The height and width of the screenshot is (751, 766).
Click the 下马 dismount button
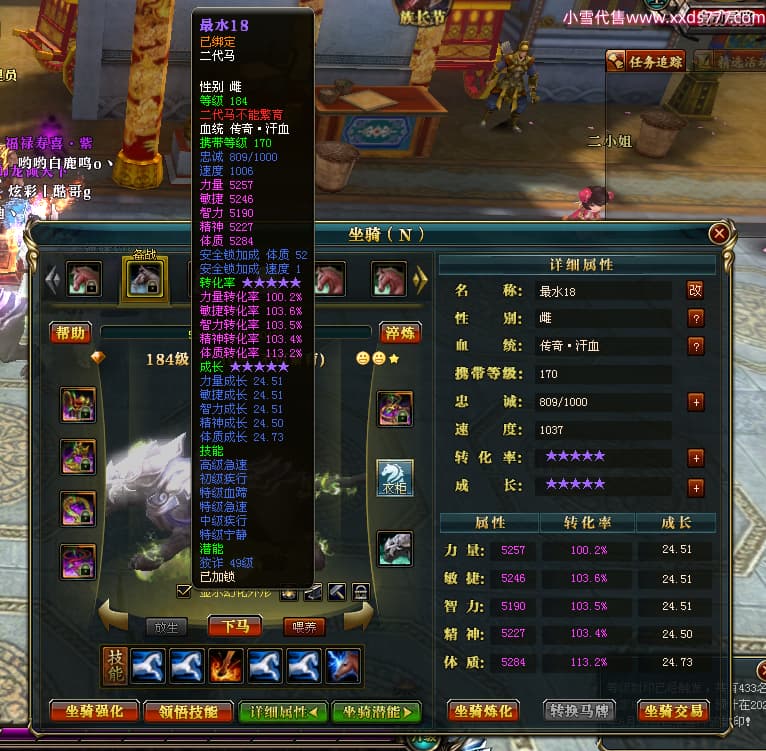[x=234, y=627]
